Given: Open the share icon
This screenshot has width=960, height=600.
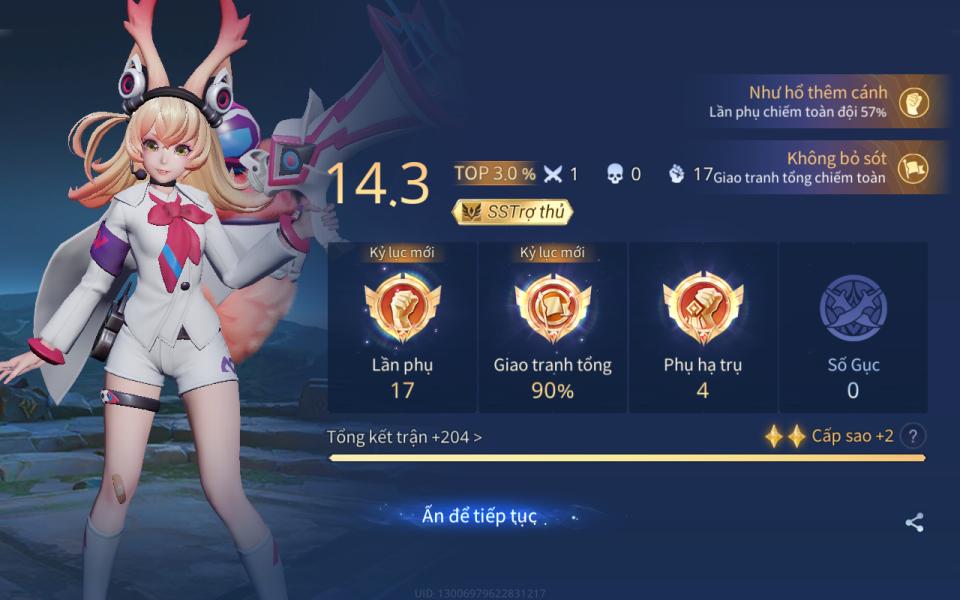Looking at the screenshot, I should 914,522.
